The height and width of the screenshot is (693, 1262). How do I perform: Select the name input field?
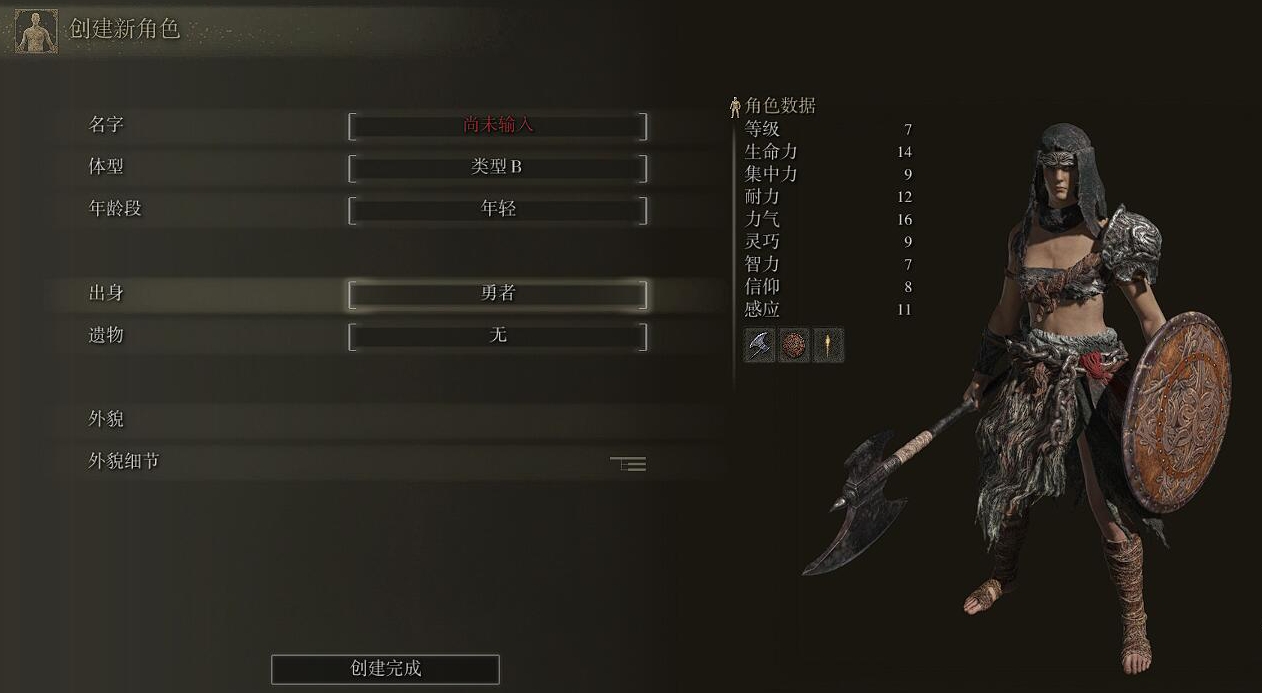tap(497, 126)
